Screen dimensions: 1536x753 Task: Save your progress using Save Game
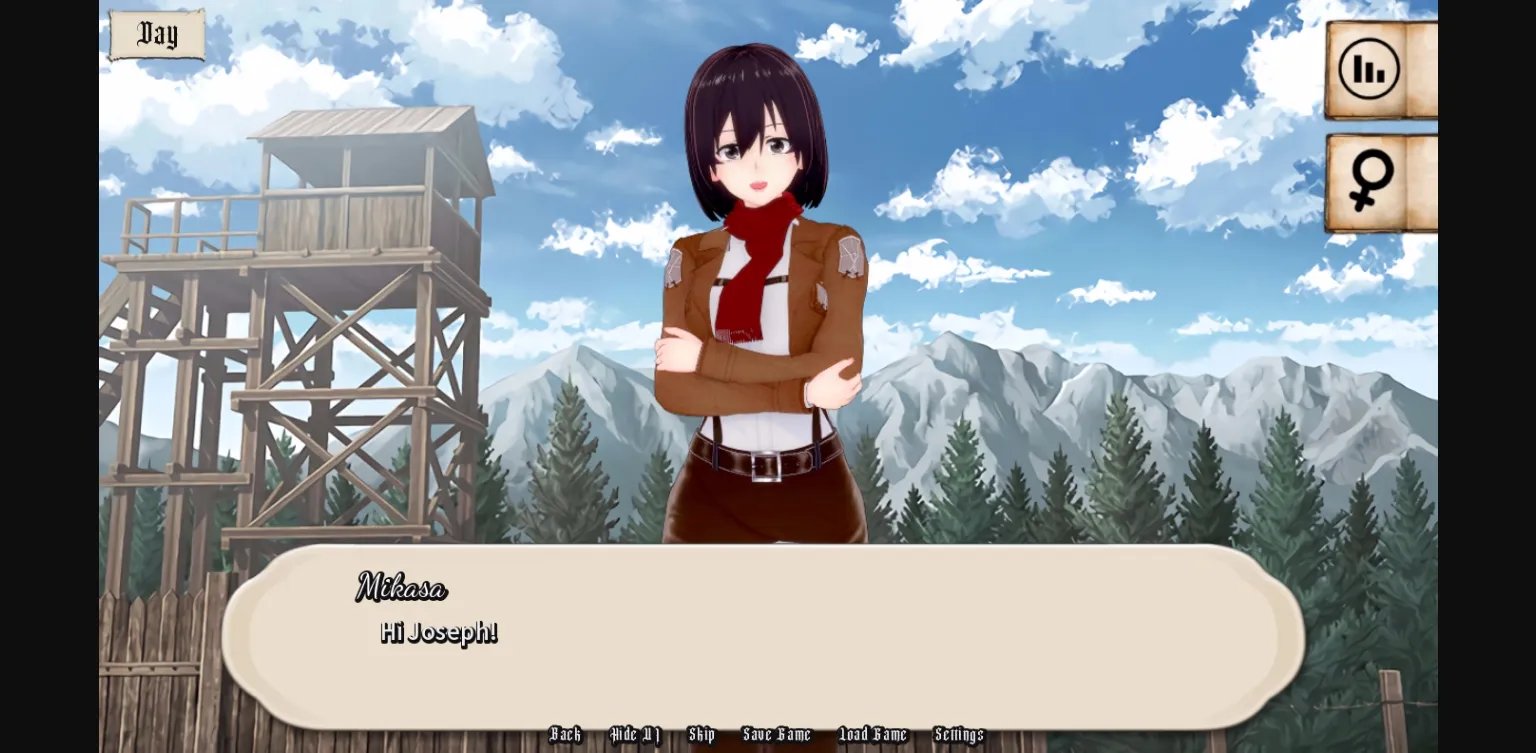(777, 735)
